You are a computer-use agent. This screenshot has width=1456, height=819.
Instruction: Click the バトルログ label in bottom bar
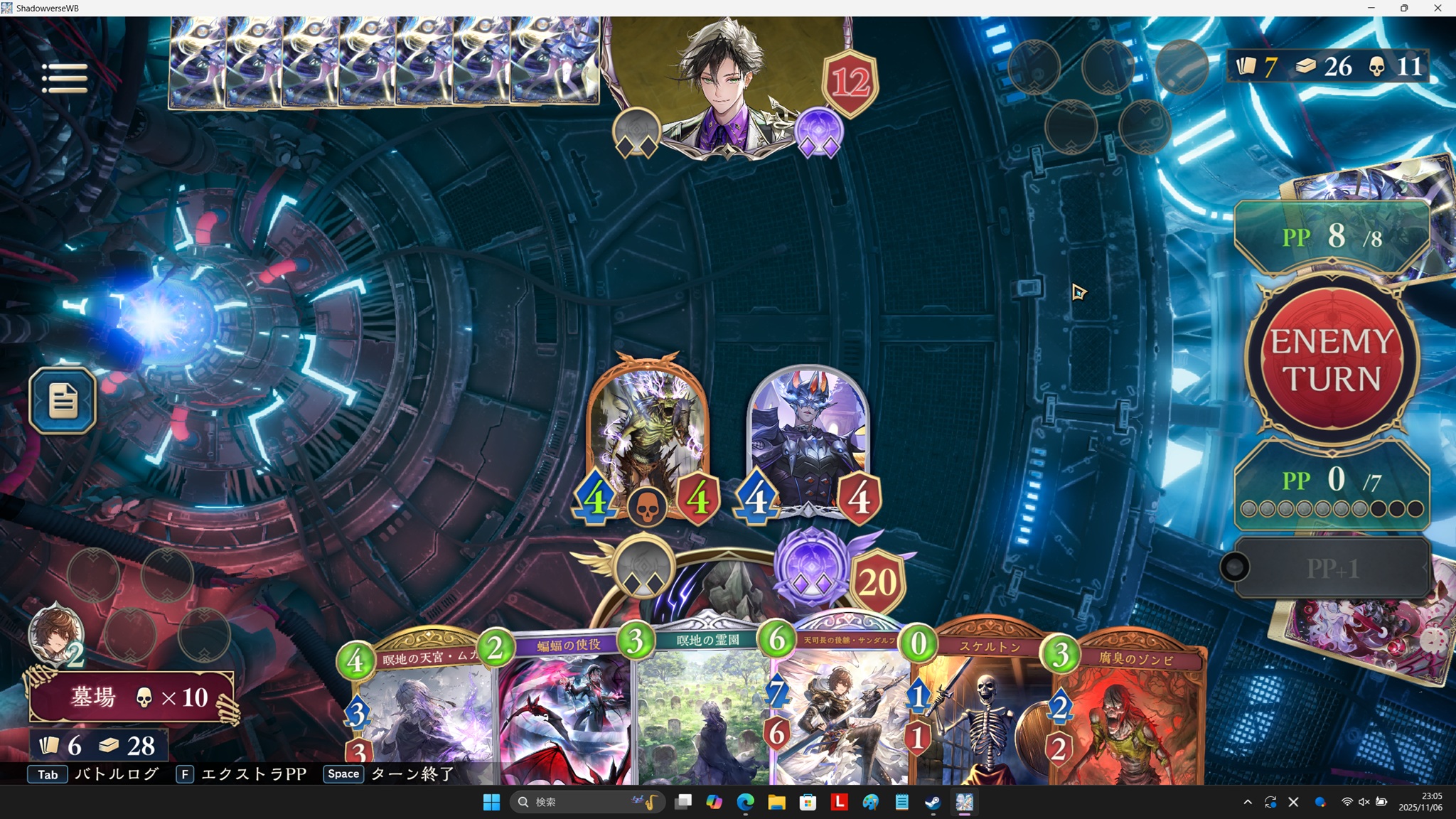click(117, 774)
